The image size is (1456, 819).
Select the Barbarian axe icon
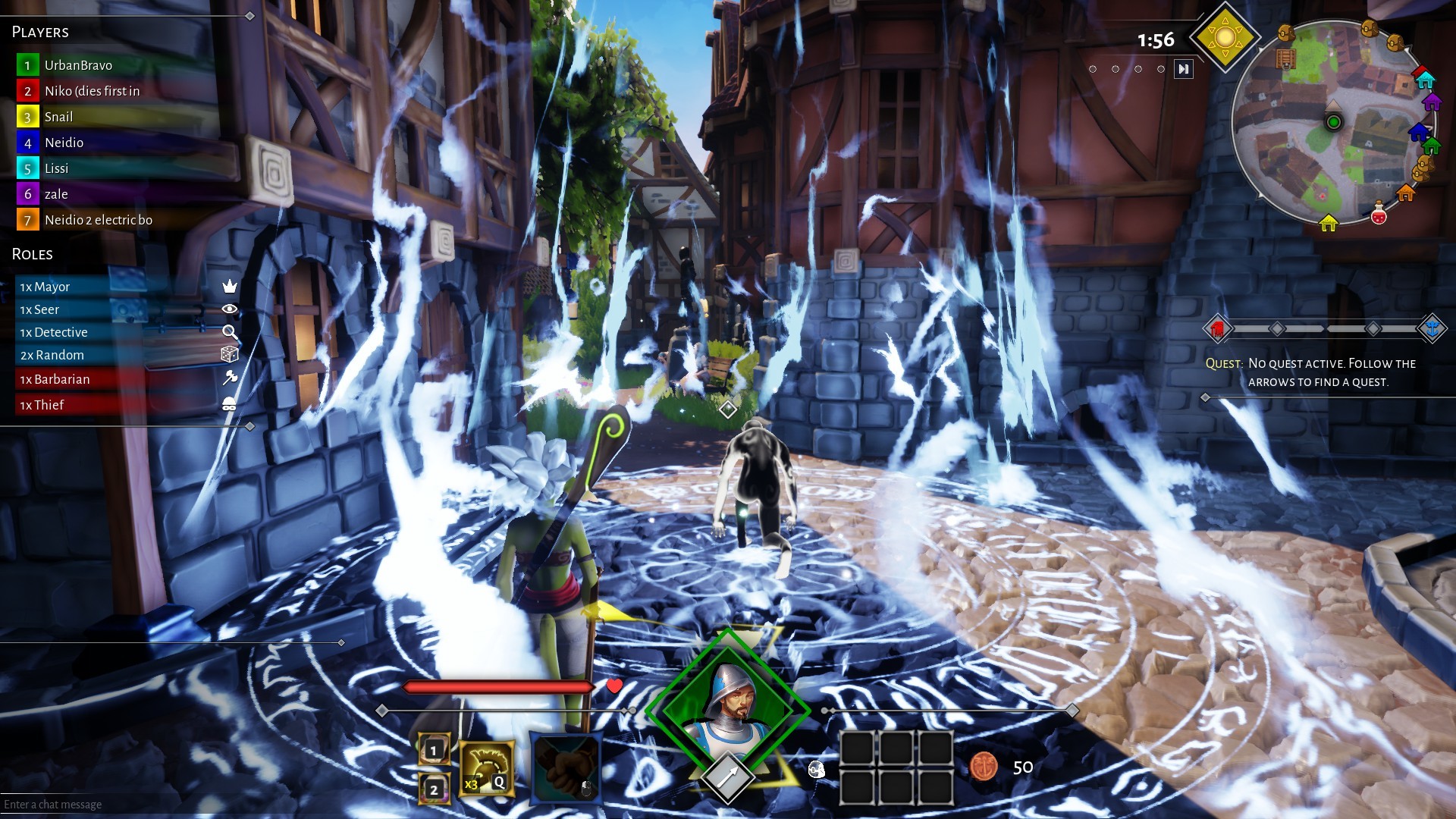pyautogui.click(x=230, y=377)
